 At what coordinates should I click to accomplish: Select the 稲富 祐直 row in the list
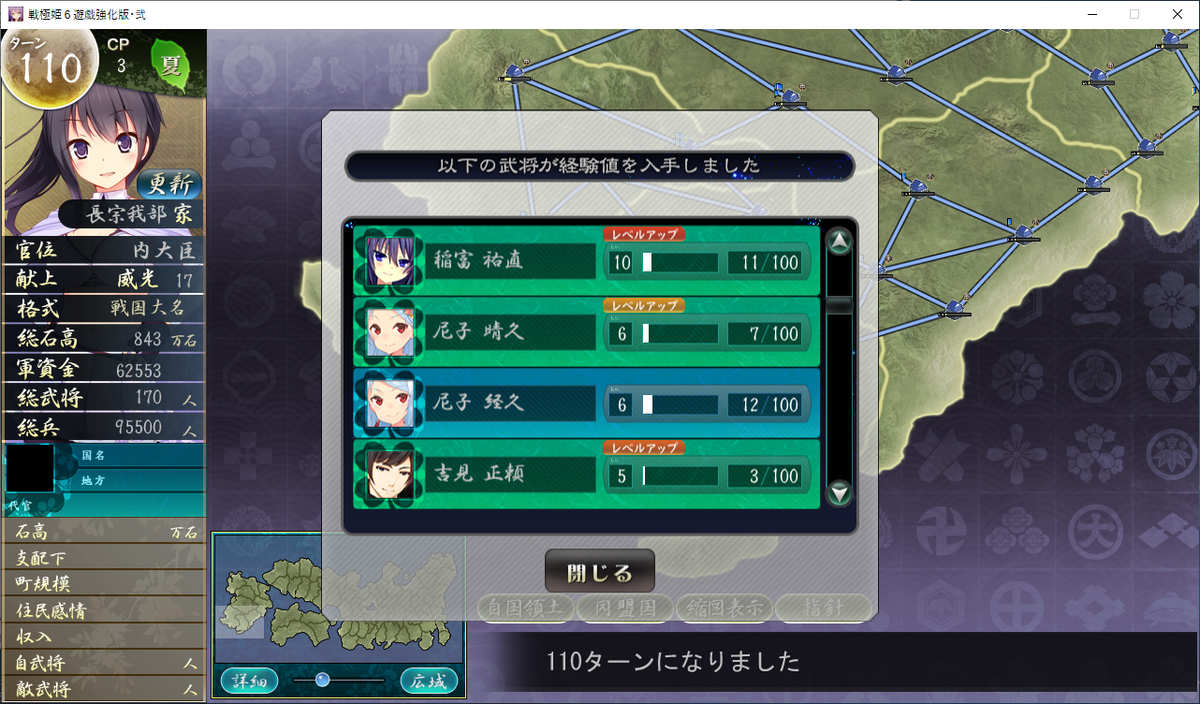pyautogui.click(x=586, y=262)
